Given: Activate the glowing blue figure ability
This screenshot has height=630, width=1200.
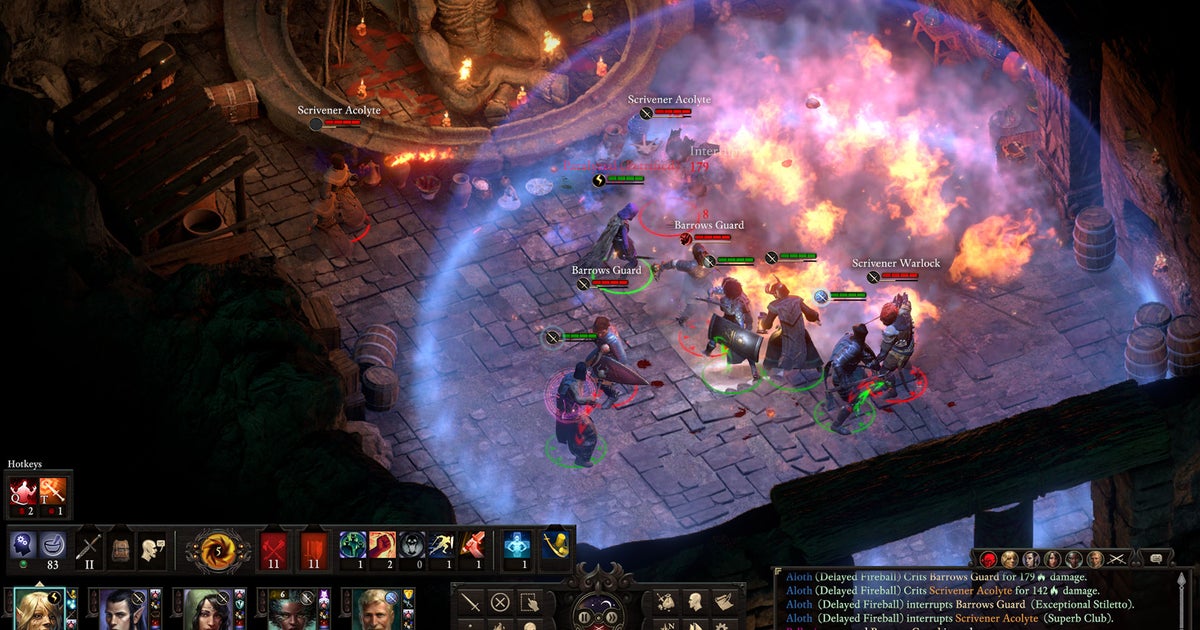Looking at the screenshot, I should (x=517, y=546).
